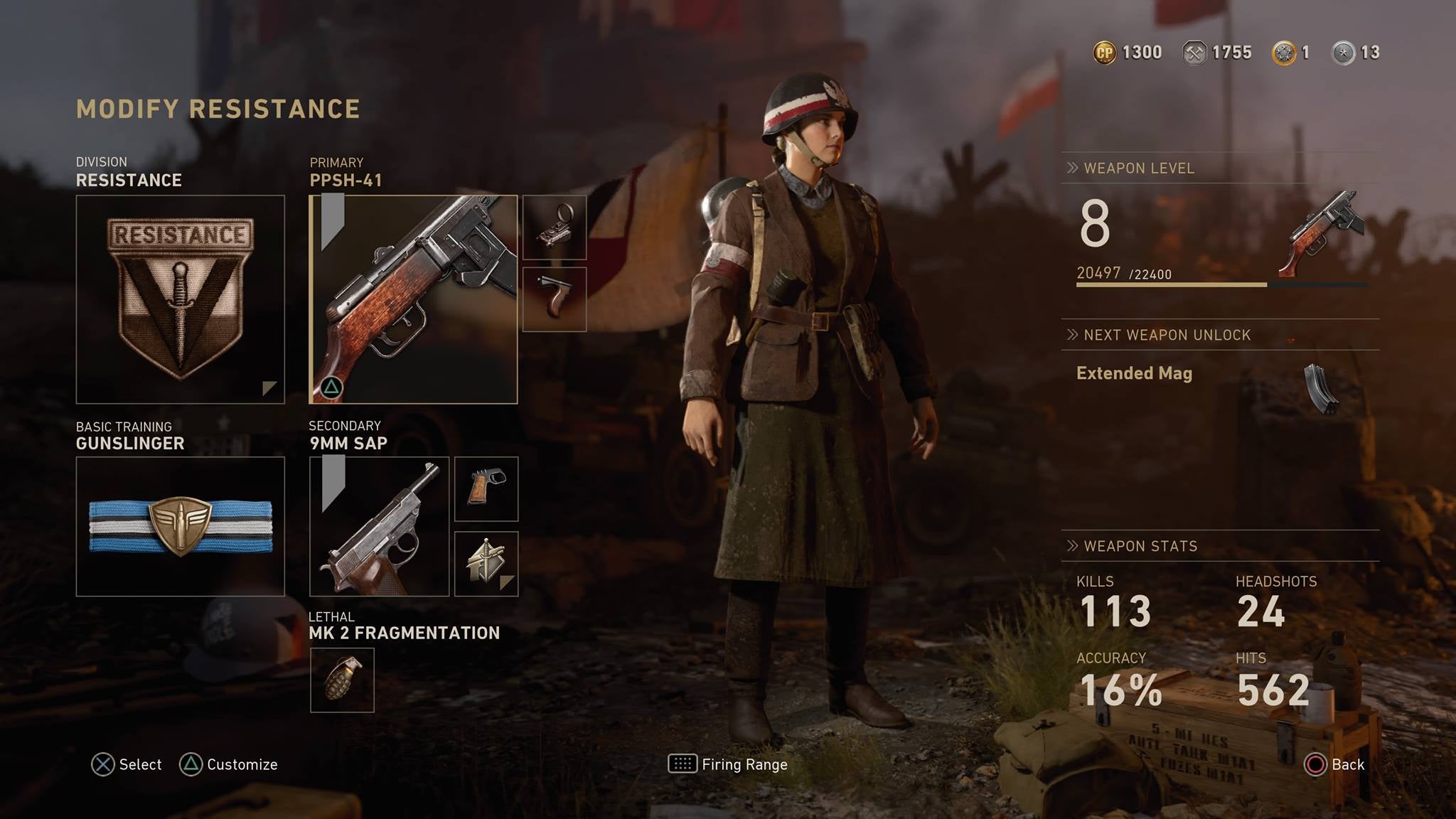The height and width of the screenshot is (819, 1456).
Task: Open the Firing Range
Action: click(728, 764)
